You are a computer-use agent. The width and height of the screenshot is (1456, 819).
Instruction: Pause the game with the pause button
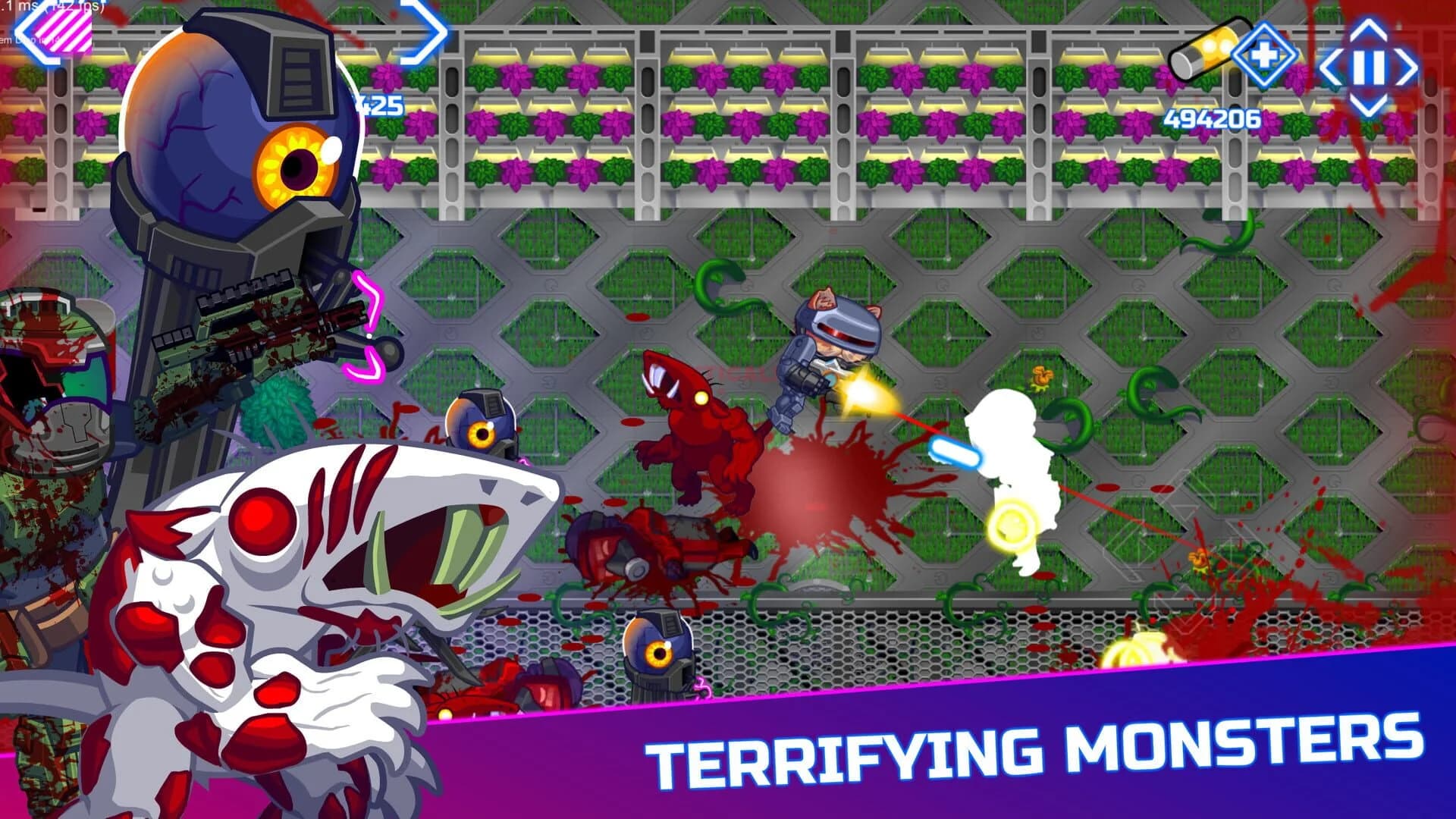coord(1368,66)
